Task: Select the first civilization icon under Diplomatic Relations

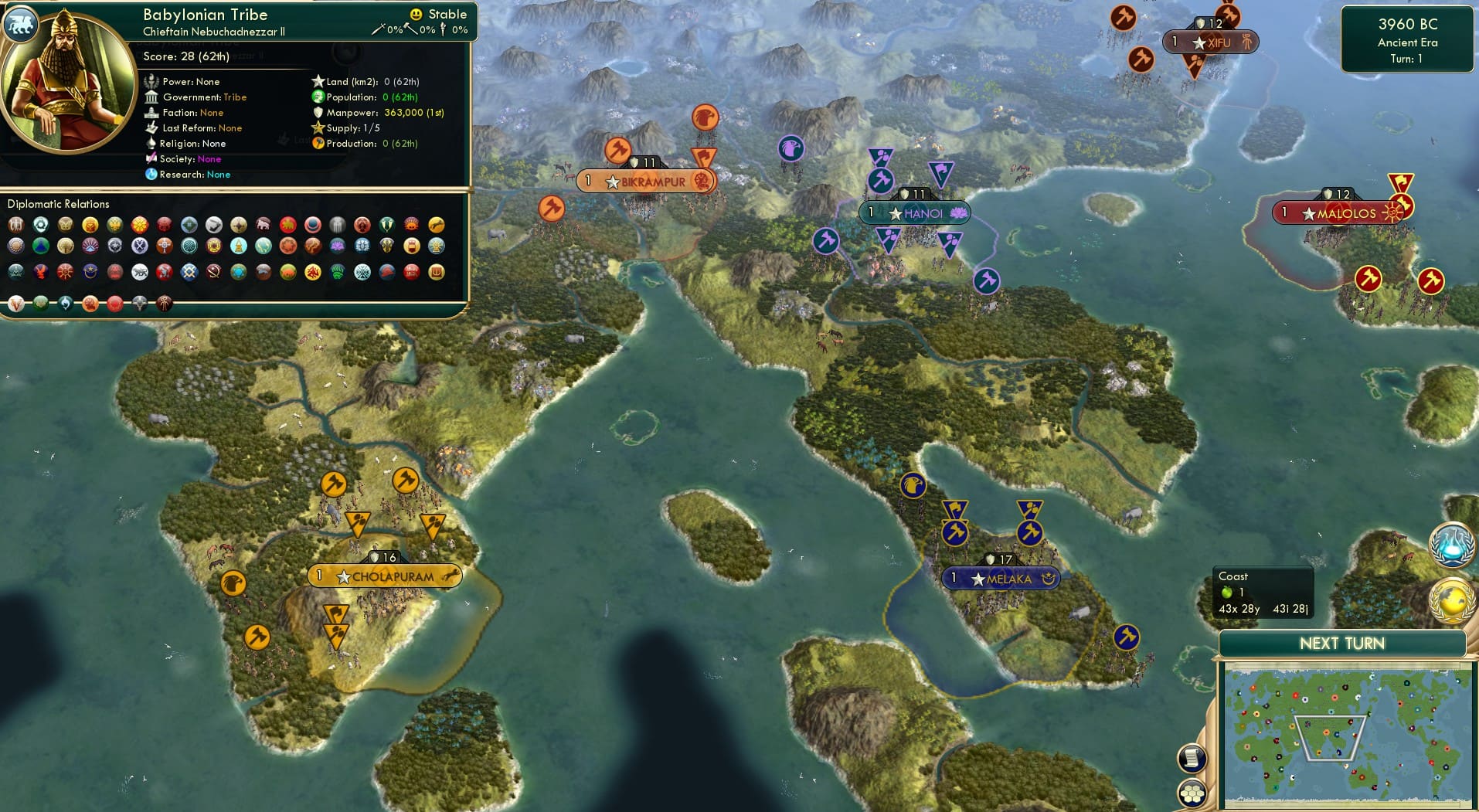Action: point(15,226)
